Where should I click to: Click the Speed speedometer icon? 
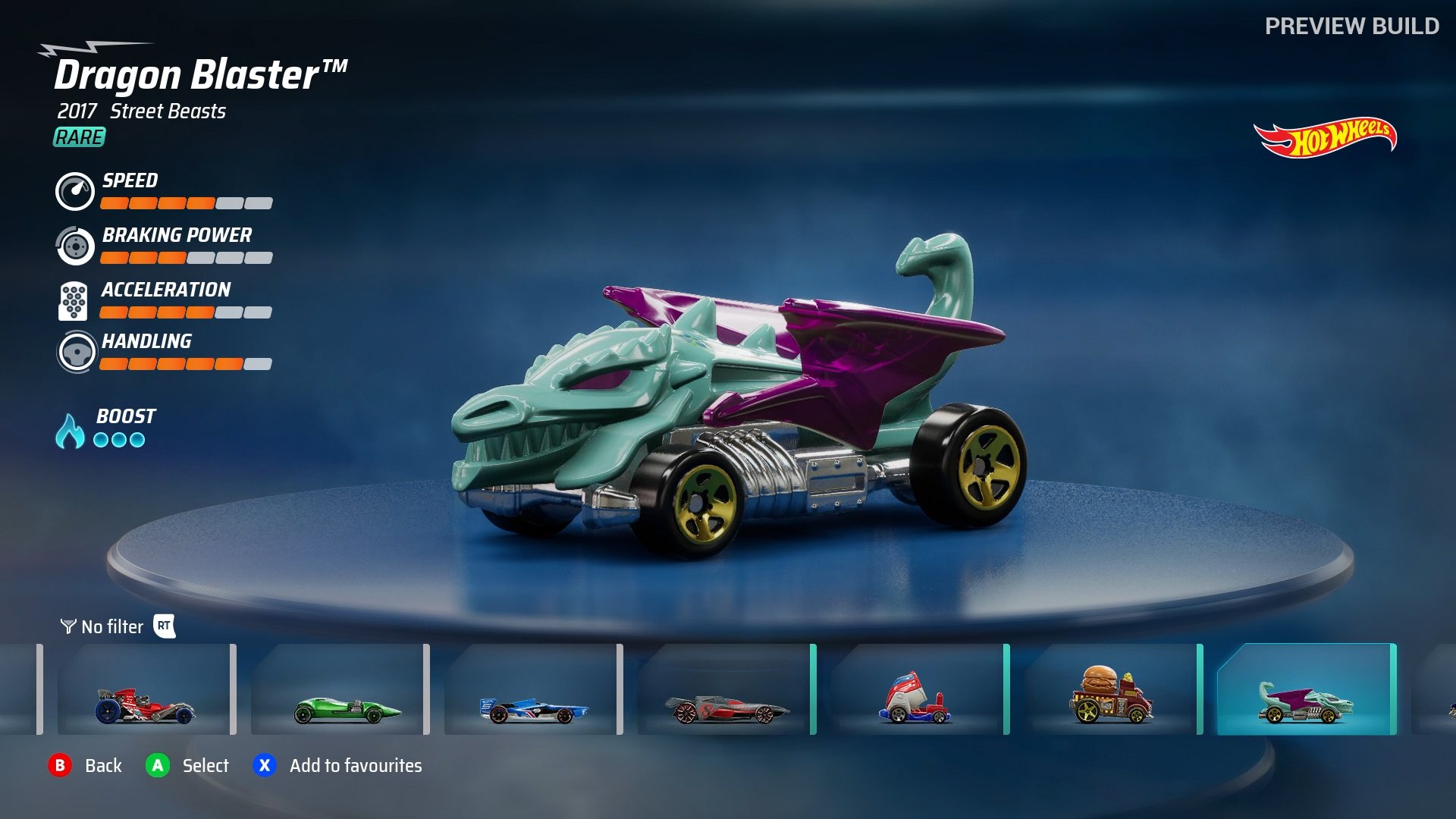click(x=74, y=191)
